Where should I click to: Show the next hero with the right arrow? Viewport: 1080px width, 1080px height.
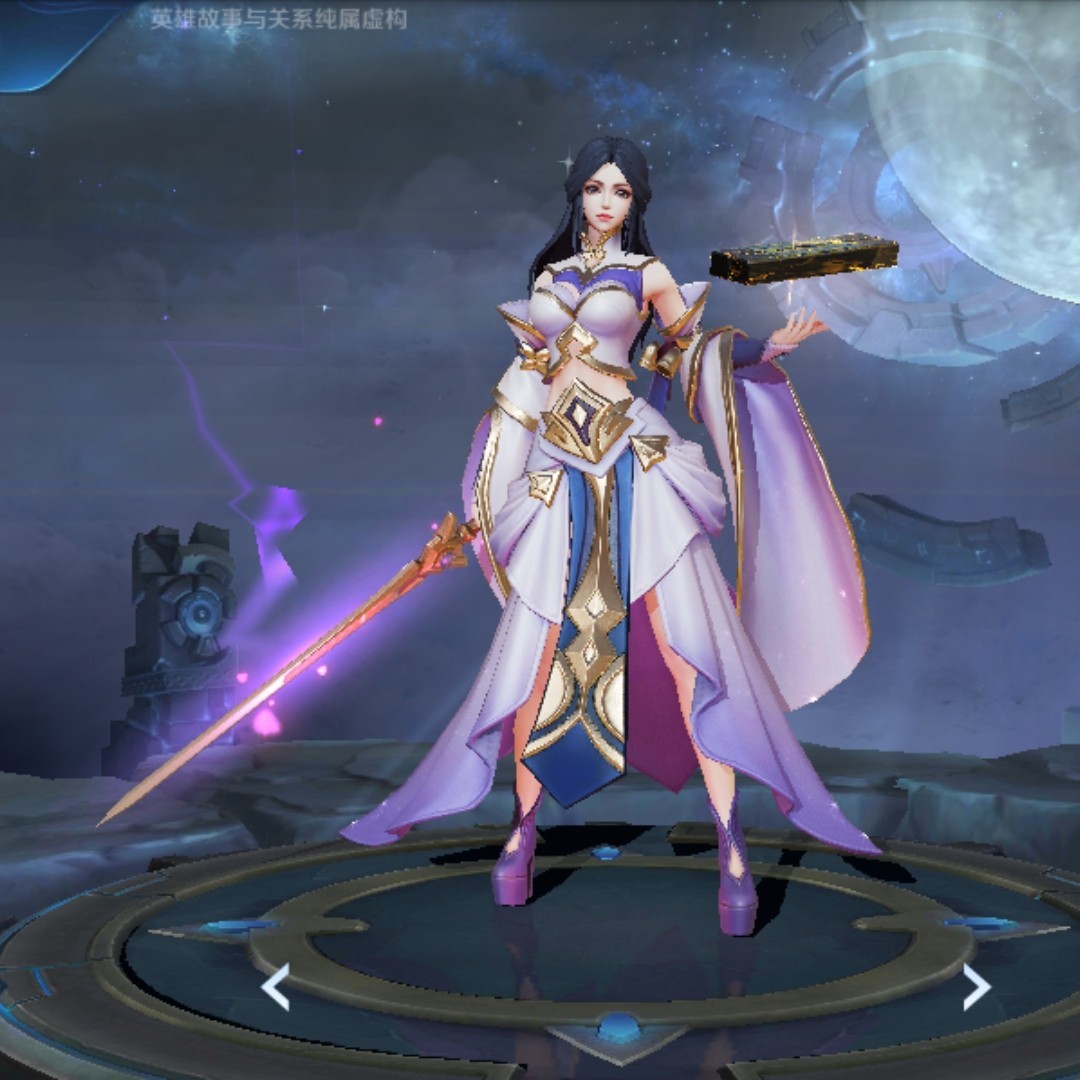point(976,987)
